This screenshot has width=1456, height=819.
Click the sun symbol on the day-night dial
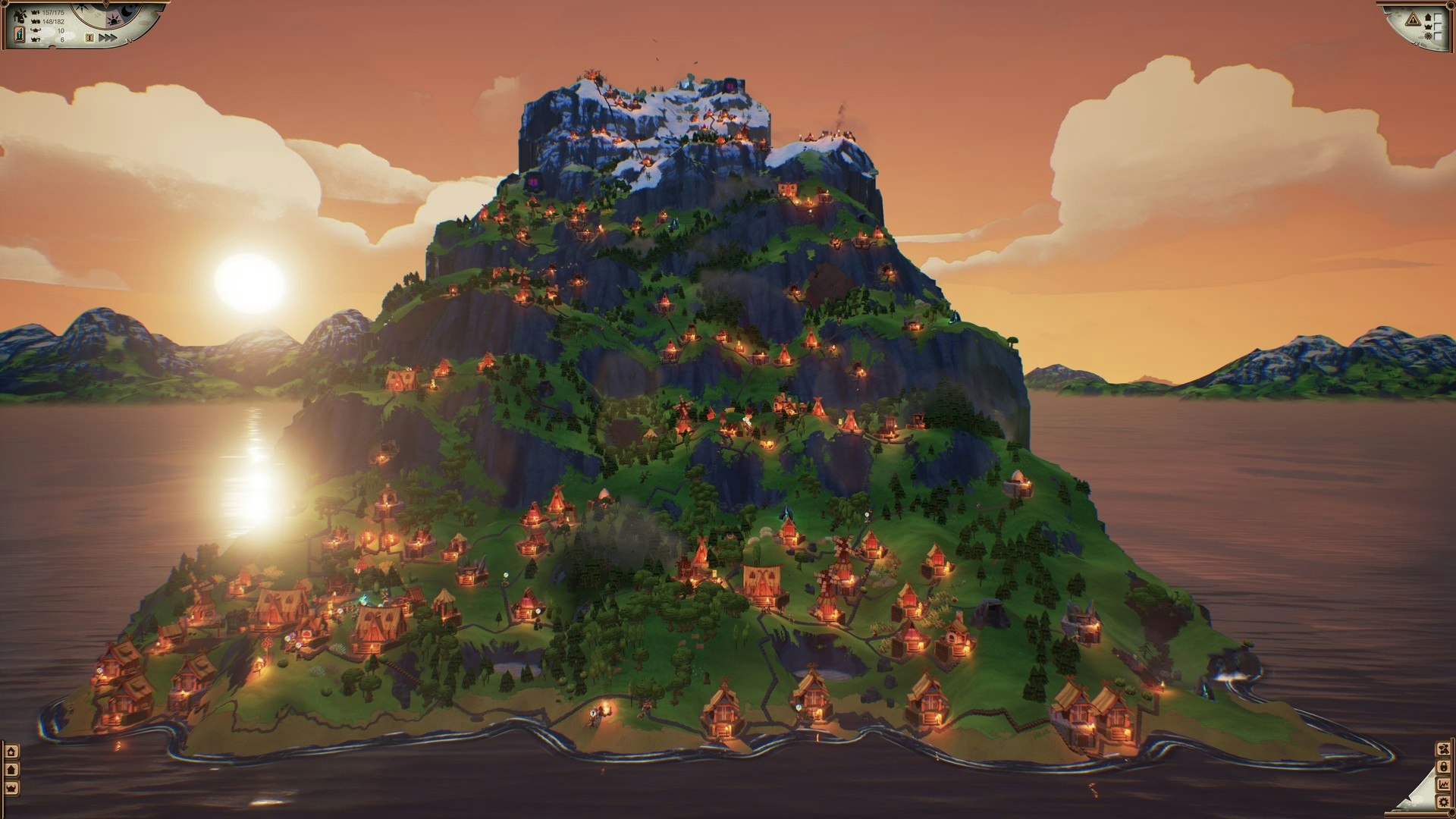[x=83, y=7]
